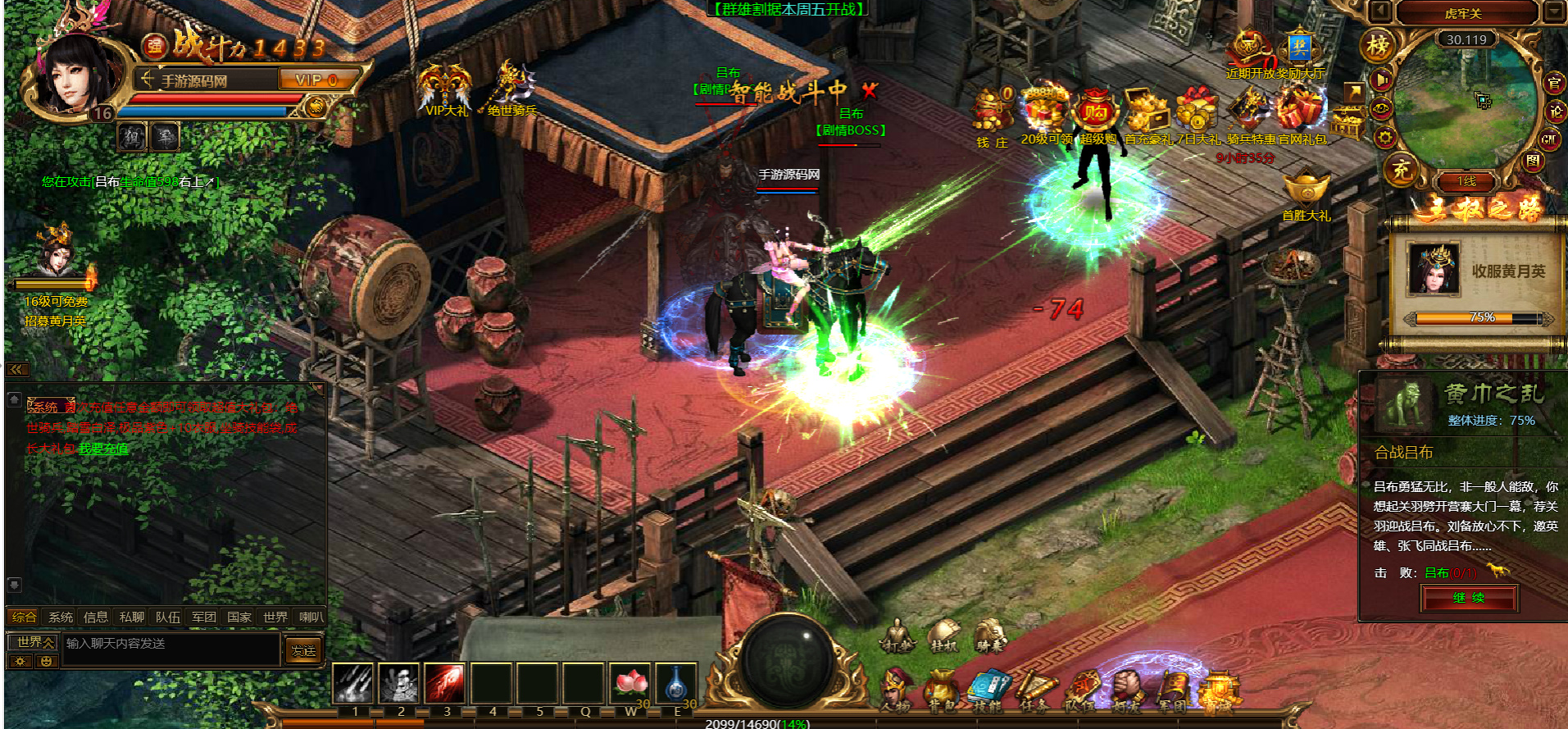Click the 继续 (continue) quest button
The width and height of the screenshot is (1568, 729).
click(x=1469, y=598)
